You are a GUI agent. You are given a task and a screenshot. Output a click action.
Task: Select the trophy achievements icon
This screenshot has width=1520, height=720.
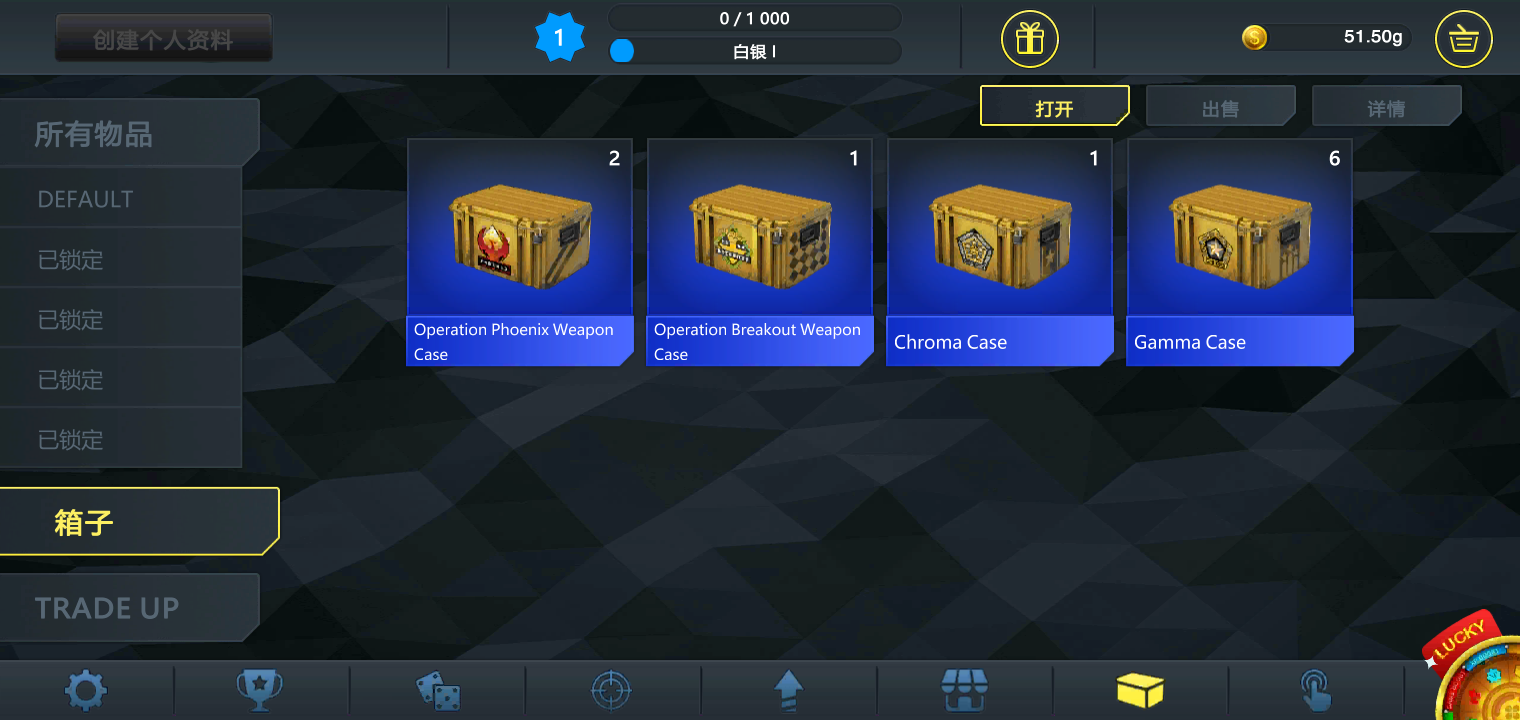coord(261,690)
